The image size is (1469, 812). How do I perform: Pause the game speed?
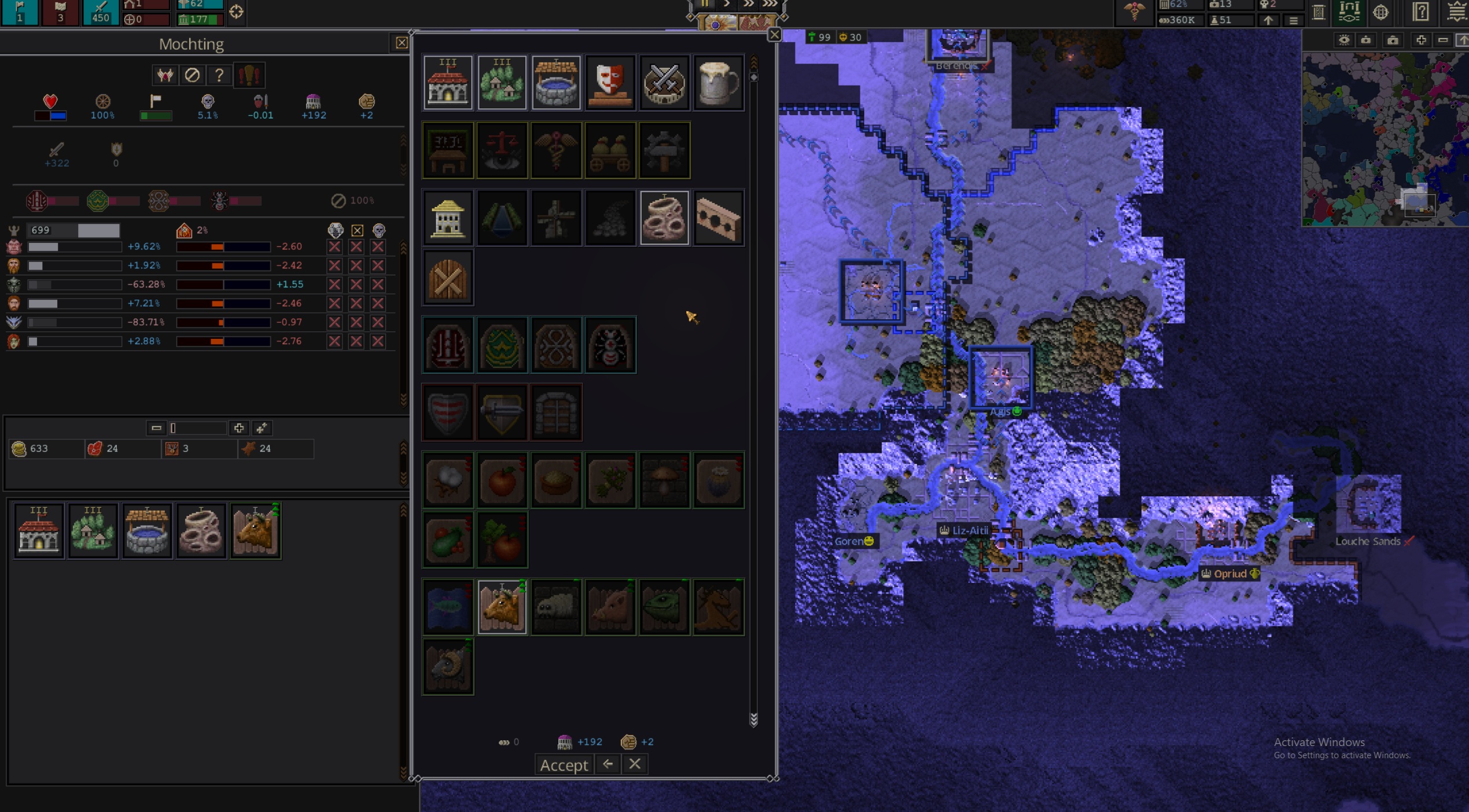point(705,4)
